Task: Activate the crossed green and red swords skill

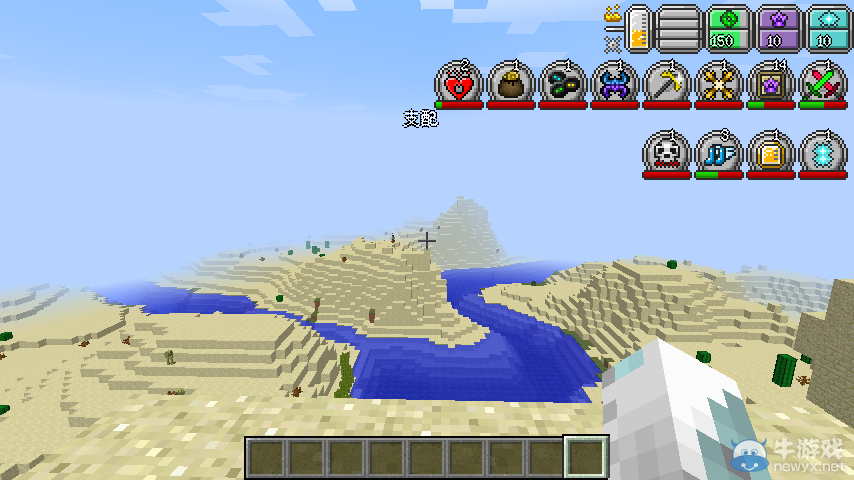Action: 823,83
